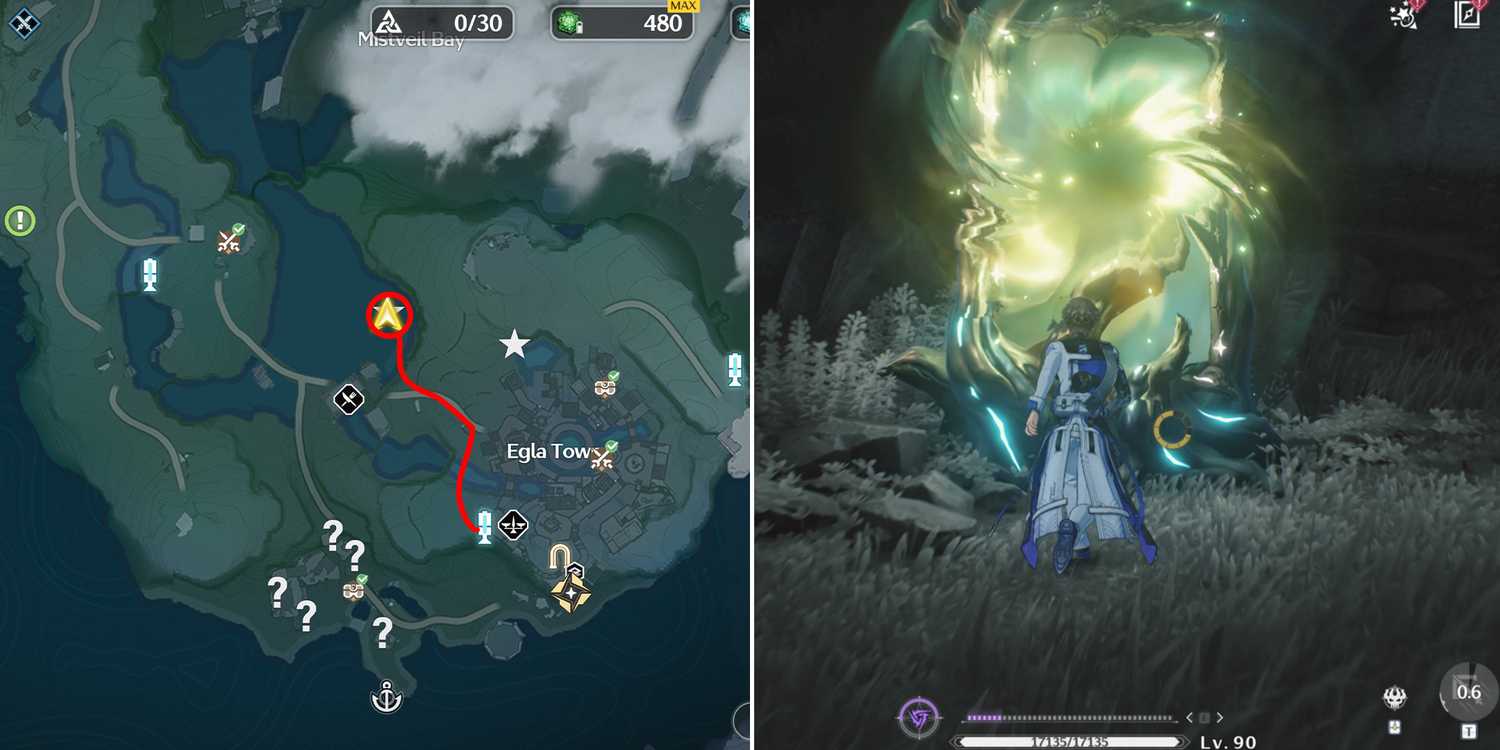Image resolution: width=1500 pixels, height=750 pixels.
Task: Expand the right chevron beside the enemy health bar
Action: point(1220,717)
